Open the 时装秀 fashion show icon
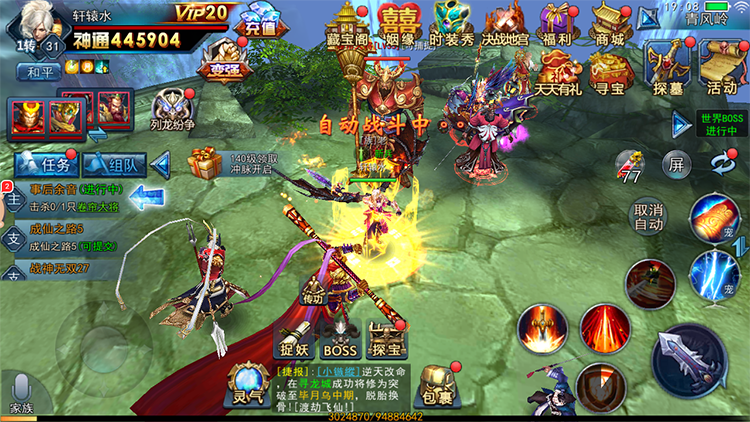Screen dimensions: 750x422 [450, 24]
